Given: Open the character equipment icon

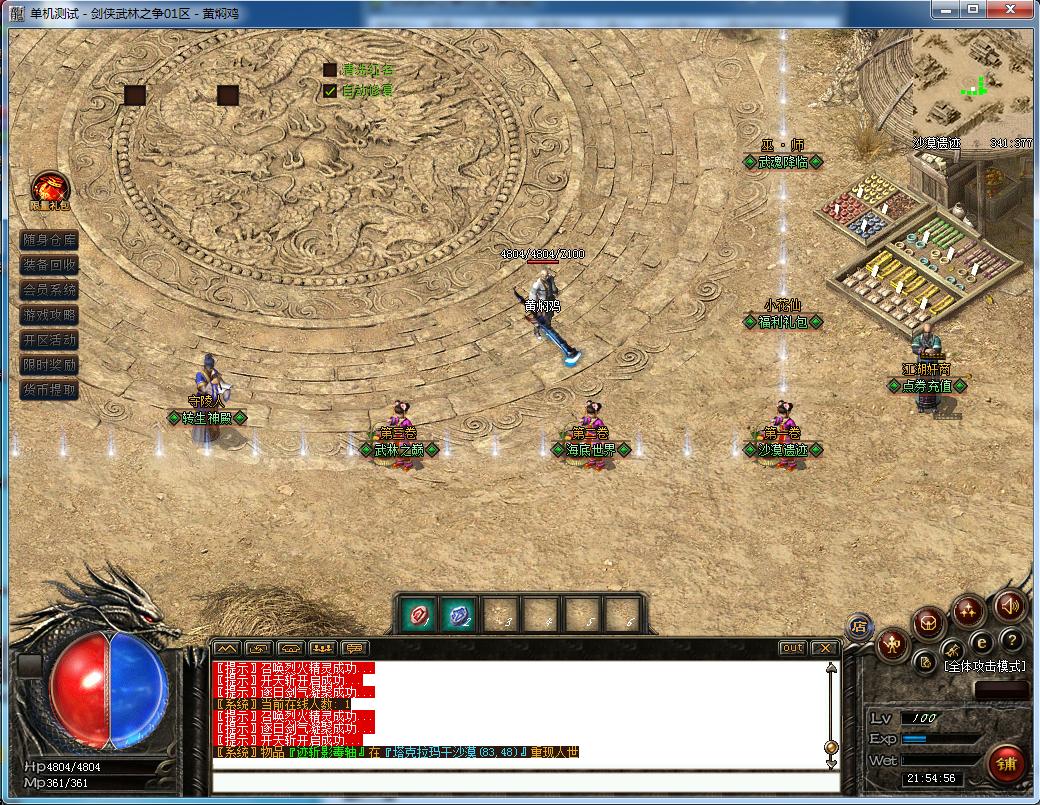Looking at the screenshot, I should click(892, 646).
